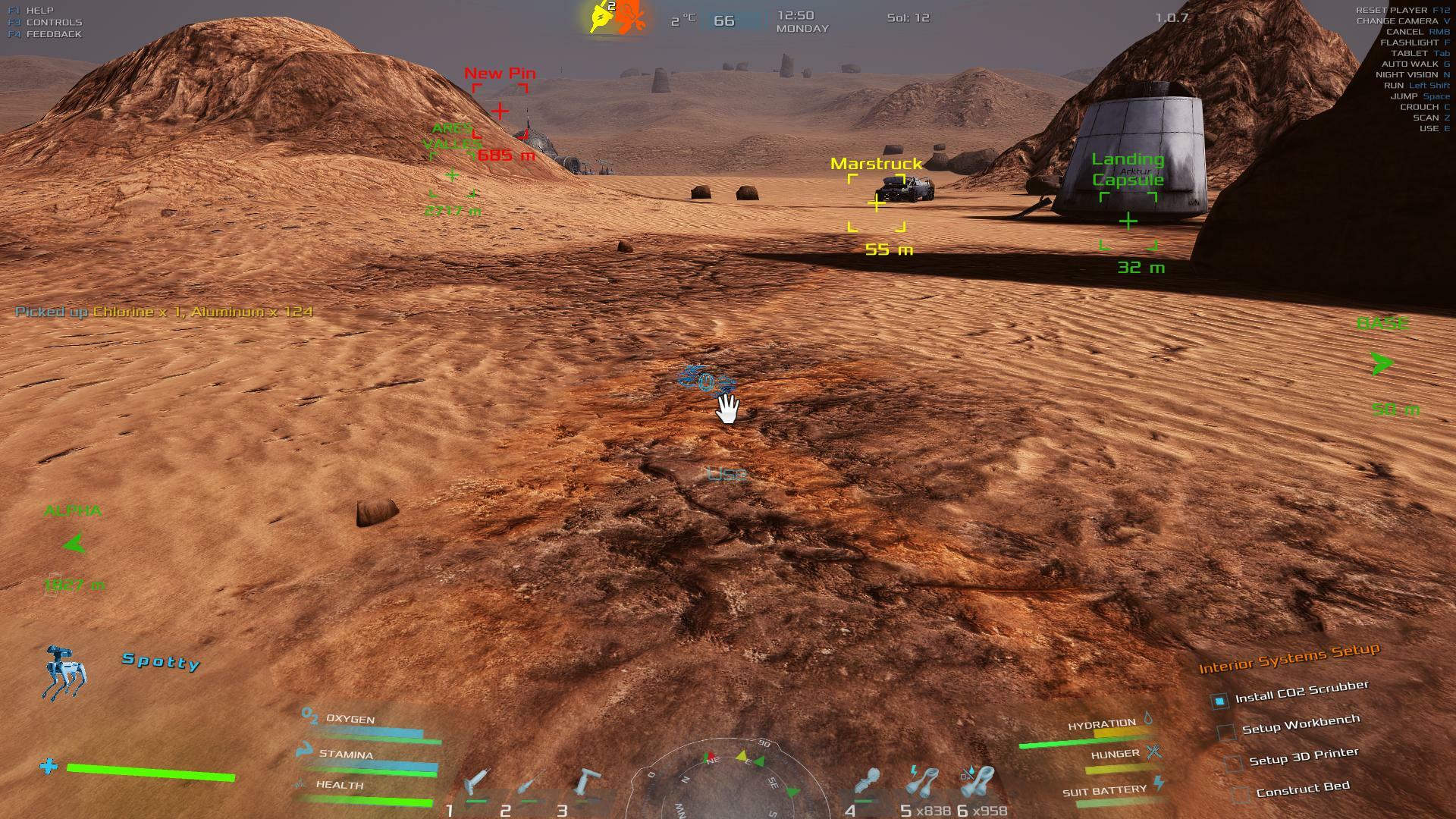This screenshot has height=819, width=1456.
Task: Select the red New Pin marker
Action: click(500, 111)
